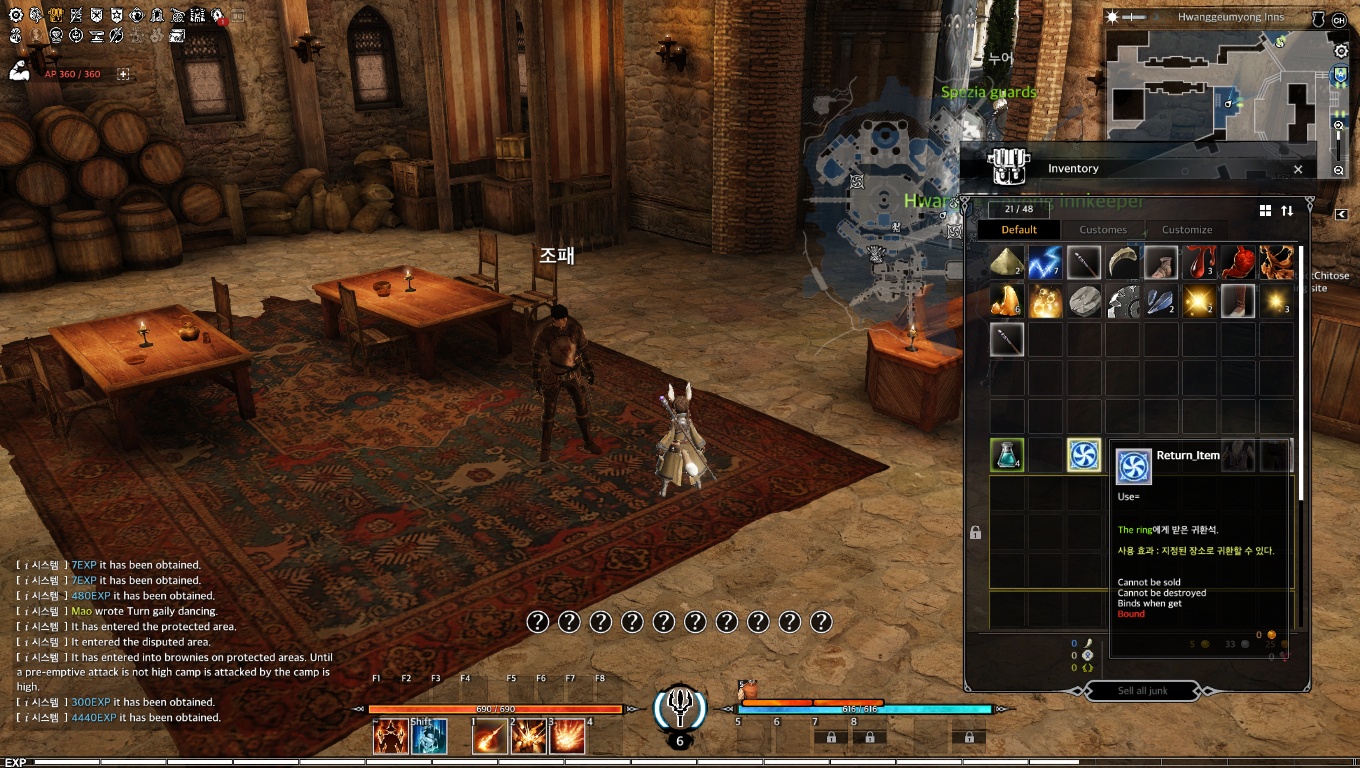This screenshot has width=1360, height=768.
Task: Switch to the Customes tab
Action: point(1103,230)
